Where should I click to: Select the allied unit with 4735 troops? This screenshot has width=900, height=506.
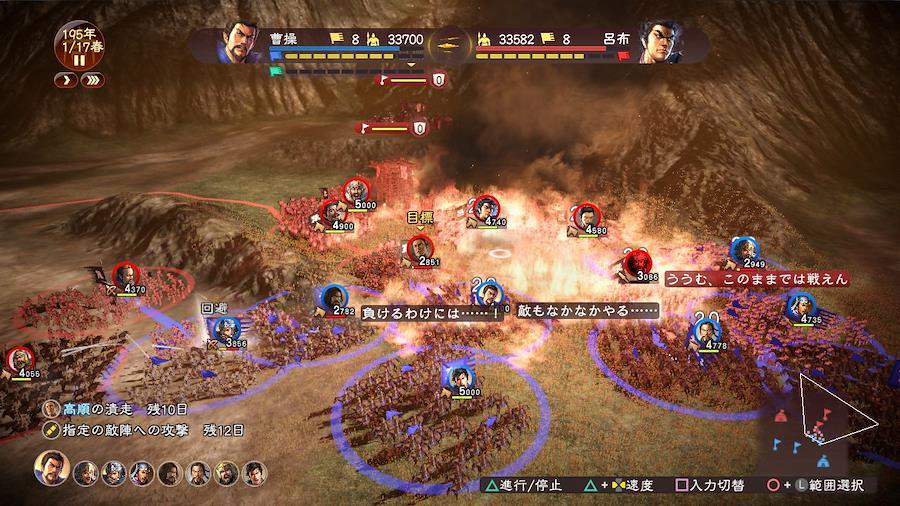click(799, 305)
